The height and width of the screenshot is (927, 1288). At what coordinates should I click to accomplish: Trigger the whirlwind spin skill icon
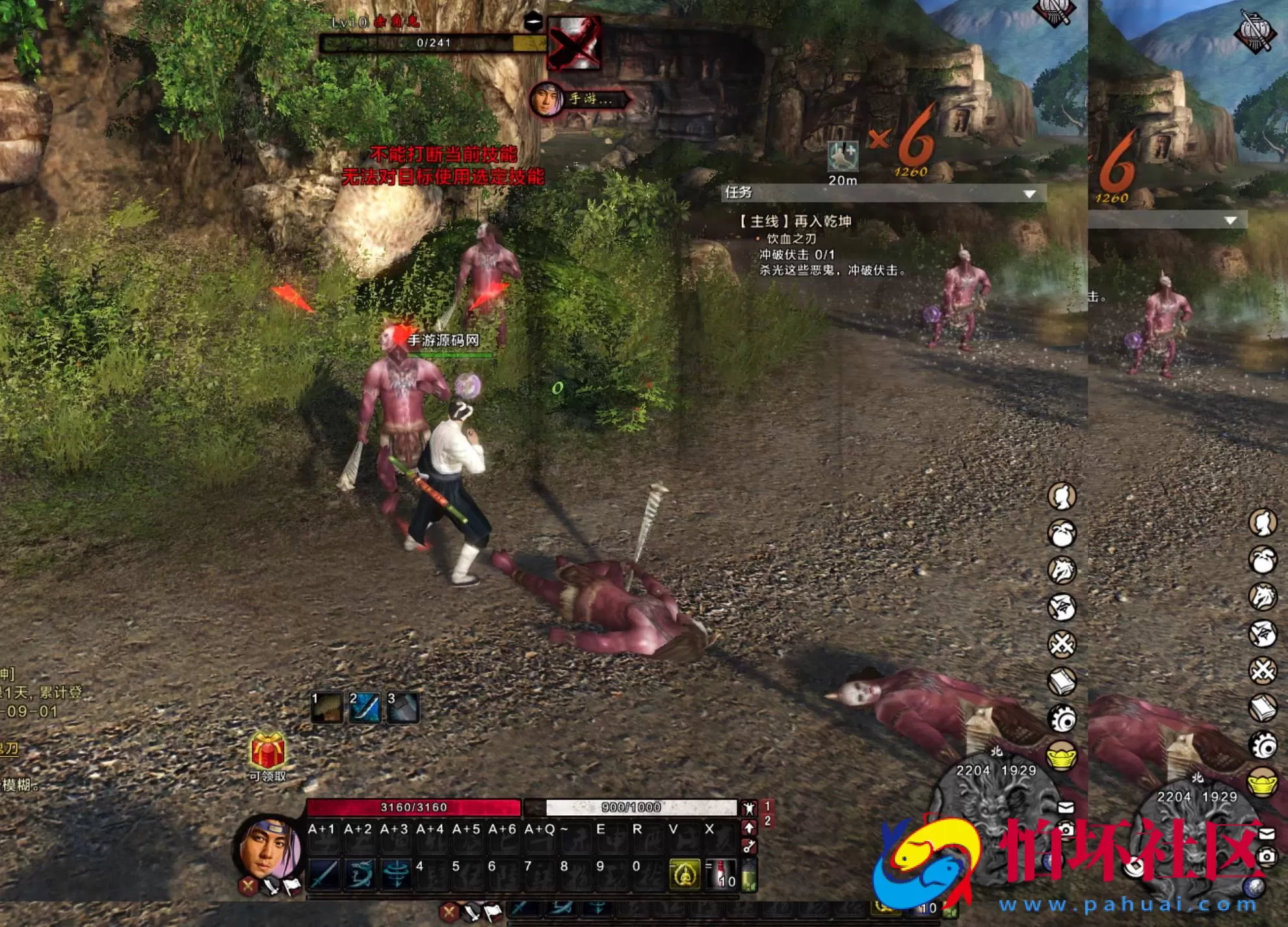pyautogui.click(x=395, y=874)
